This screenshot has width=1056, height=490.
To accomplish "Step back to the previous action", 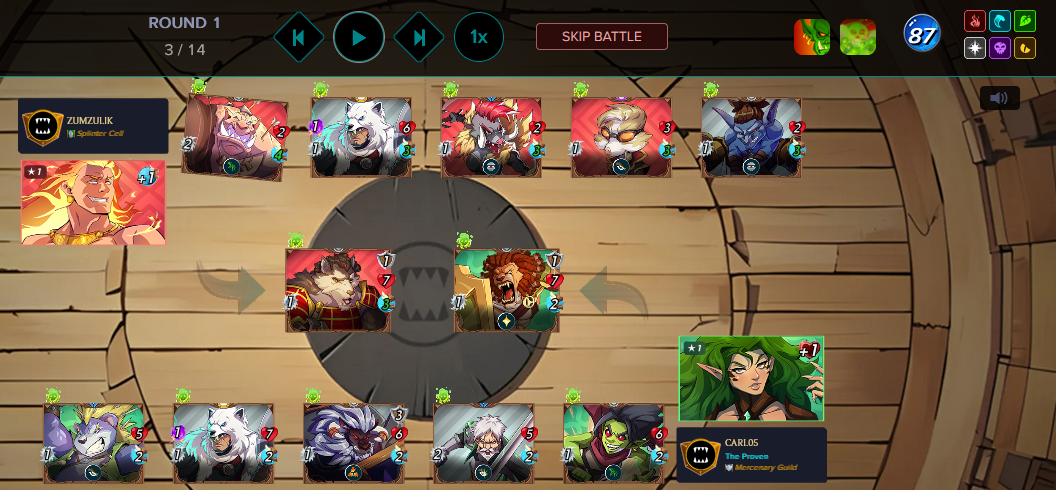I will (x=298, y=37).
